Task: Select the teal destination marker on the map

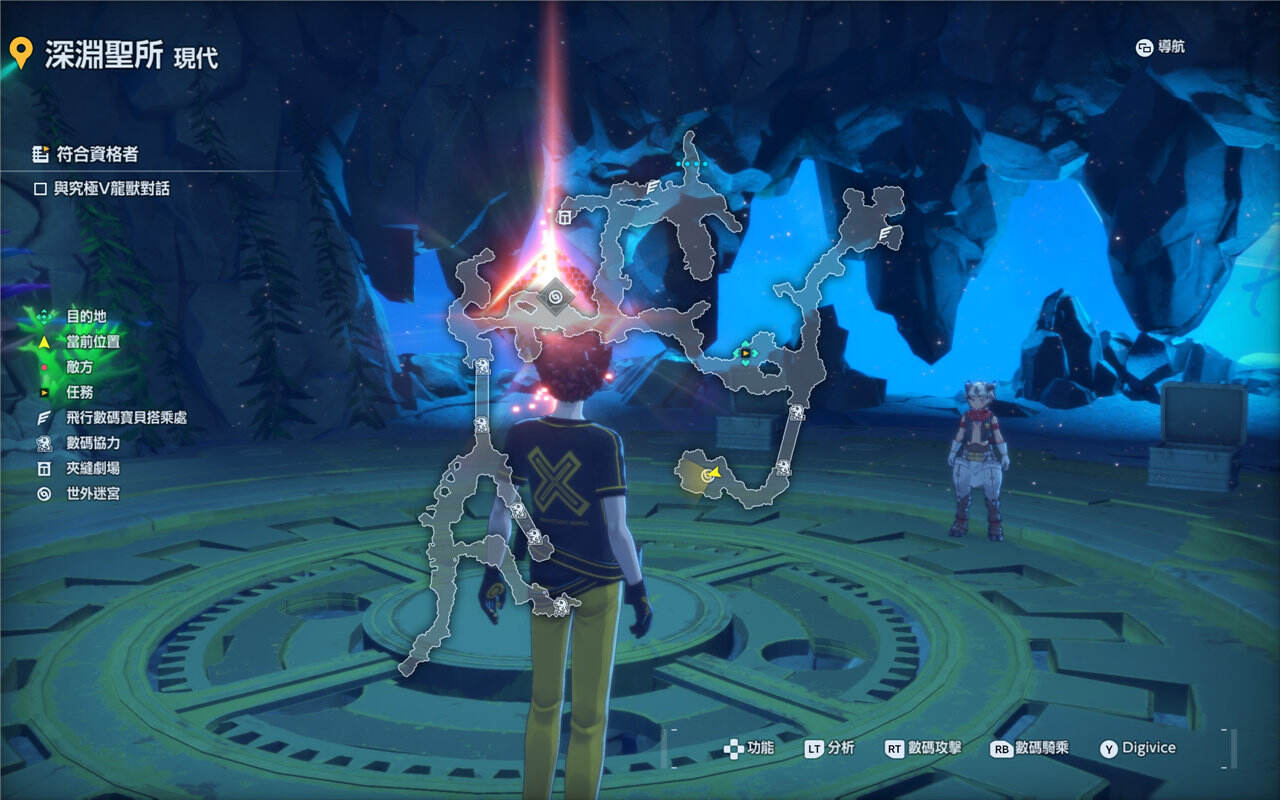Action: click(x=692, y=164)
